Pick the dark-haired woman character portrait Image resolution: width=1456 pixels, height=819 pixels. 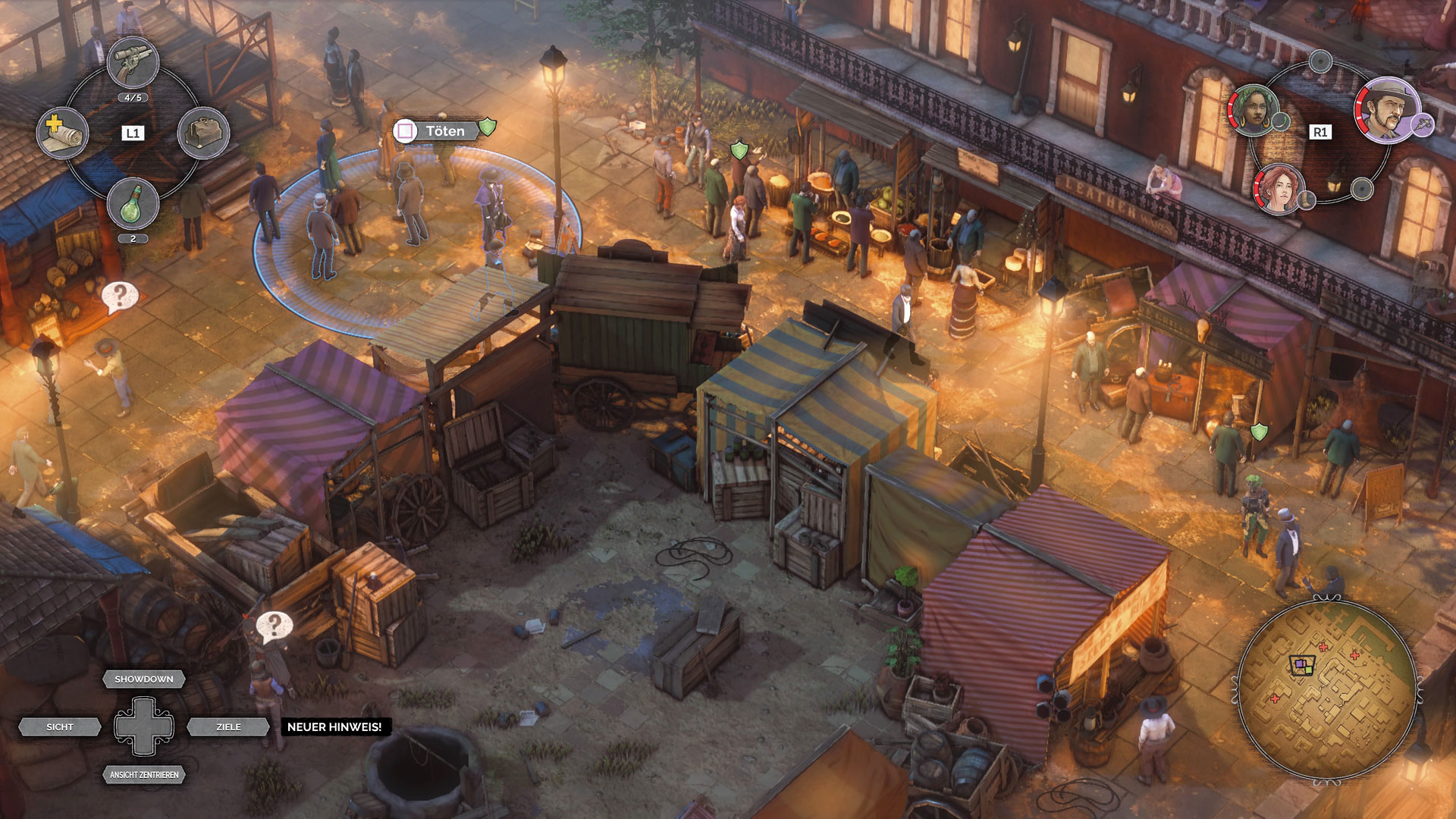[1254, 111]
